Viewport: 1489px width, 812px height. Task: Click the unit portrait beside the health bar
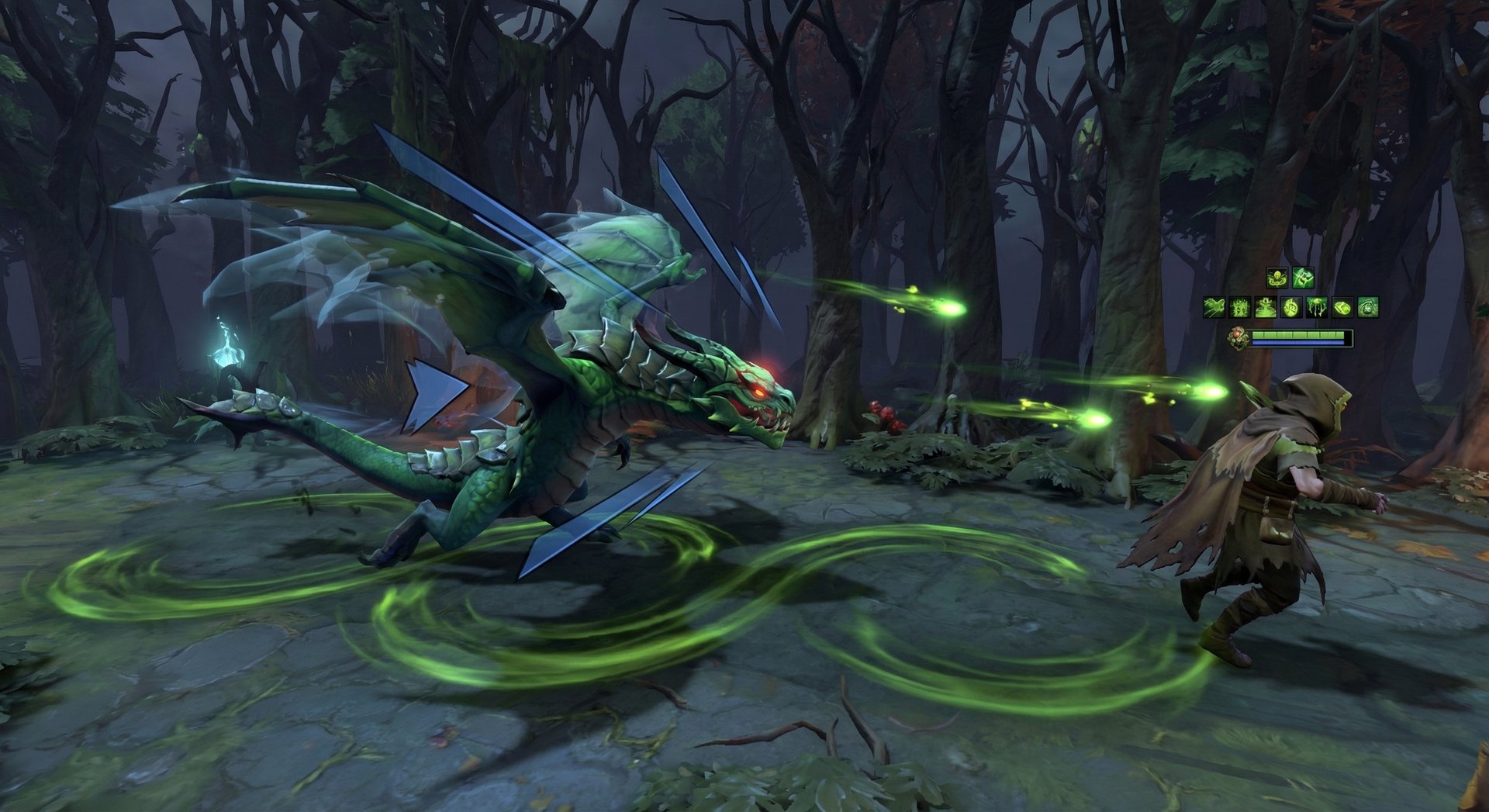pos(1239,337)
